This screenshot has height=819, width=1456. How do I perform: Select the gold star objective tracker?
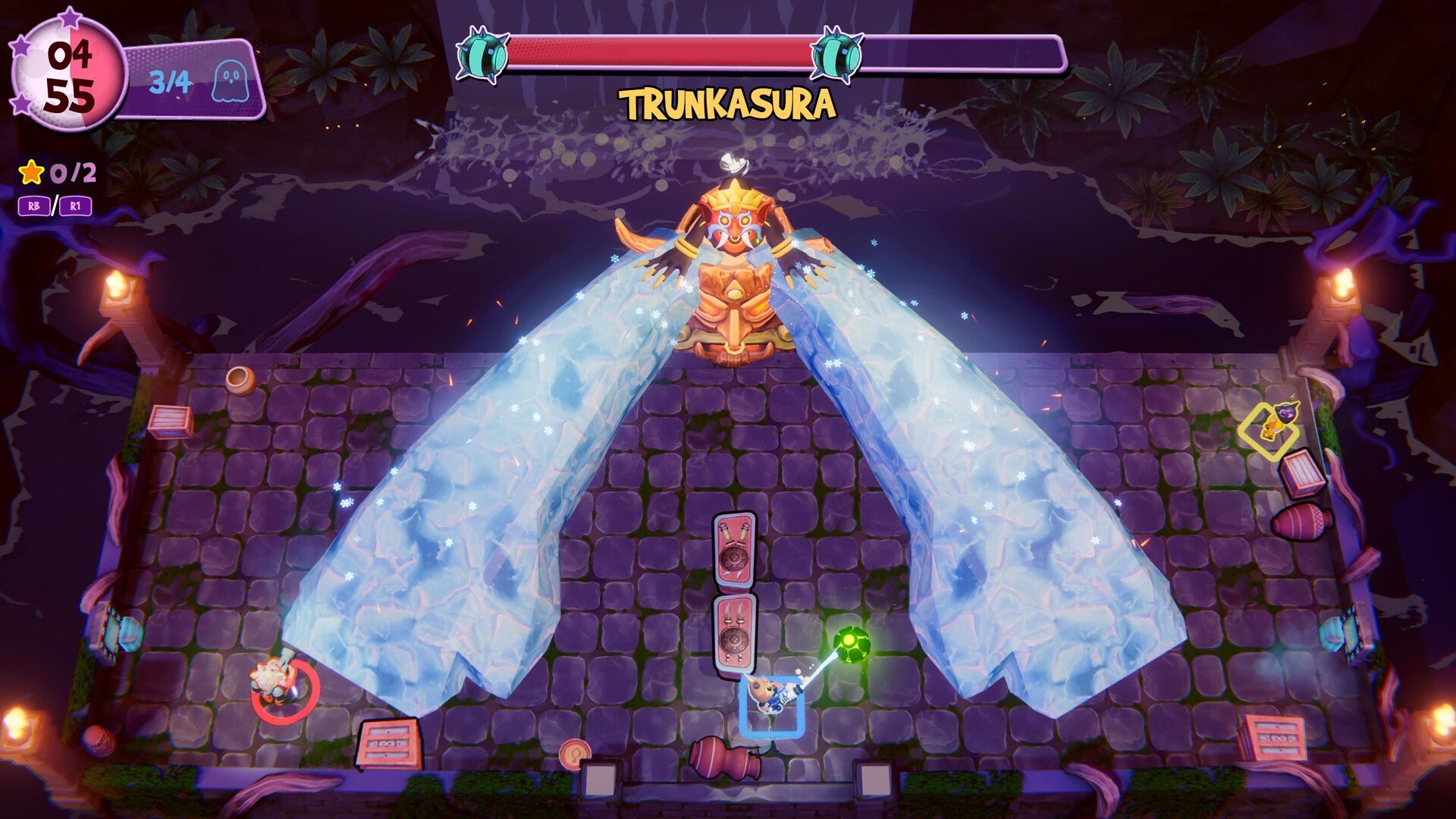(32, 173)
